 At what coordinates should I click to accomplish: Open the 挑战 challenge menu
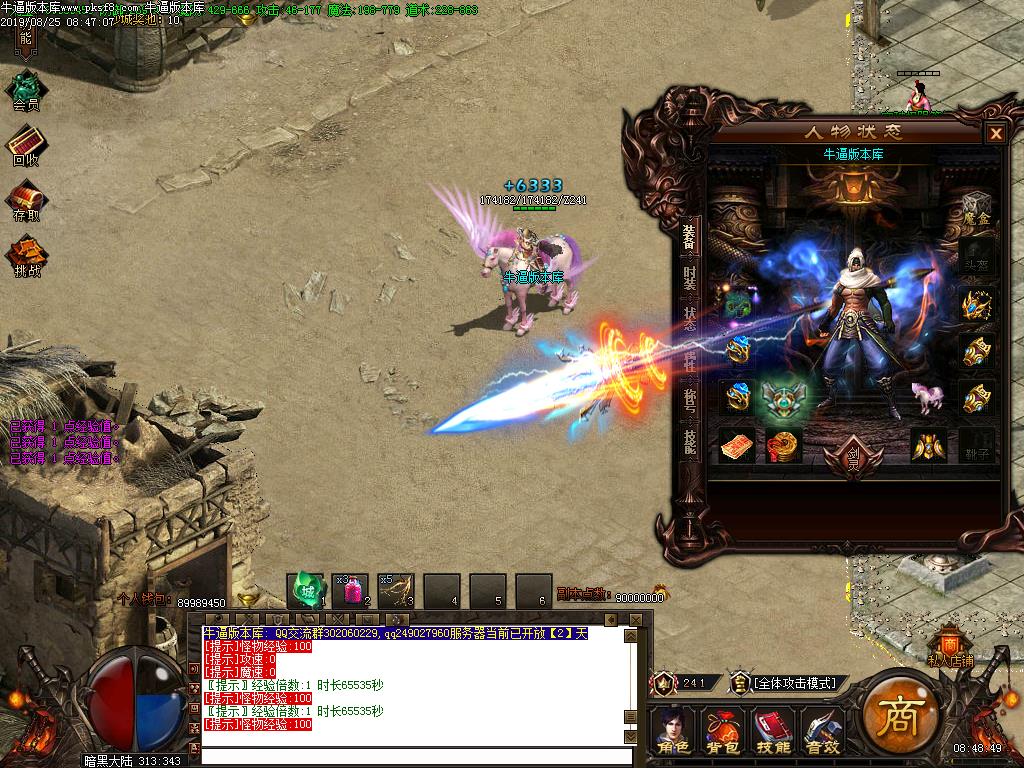pyautogui.click(x=27, y=256)
